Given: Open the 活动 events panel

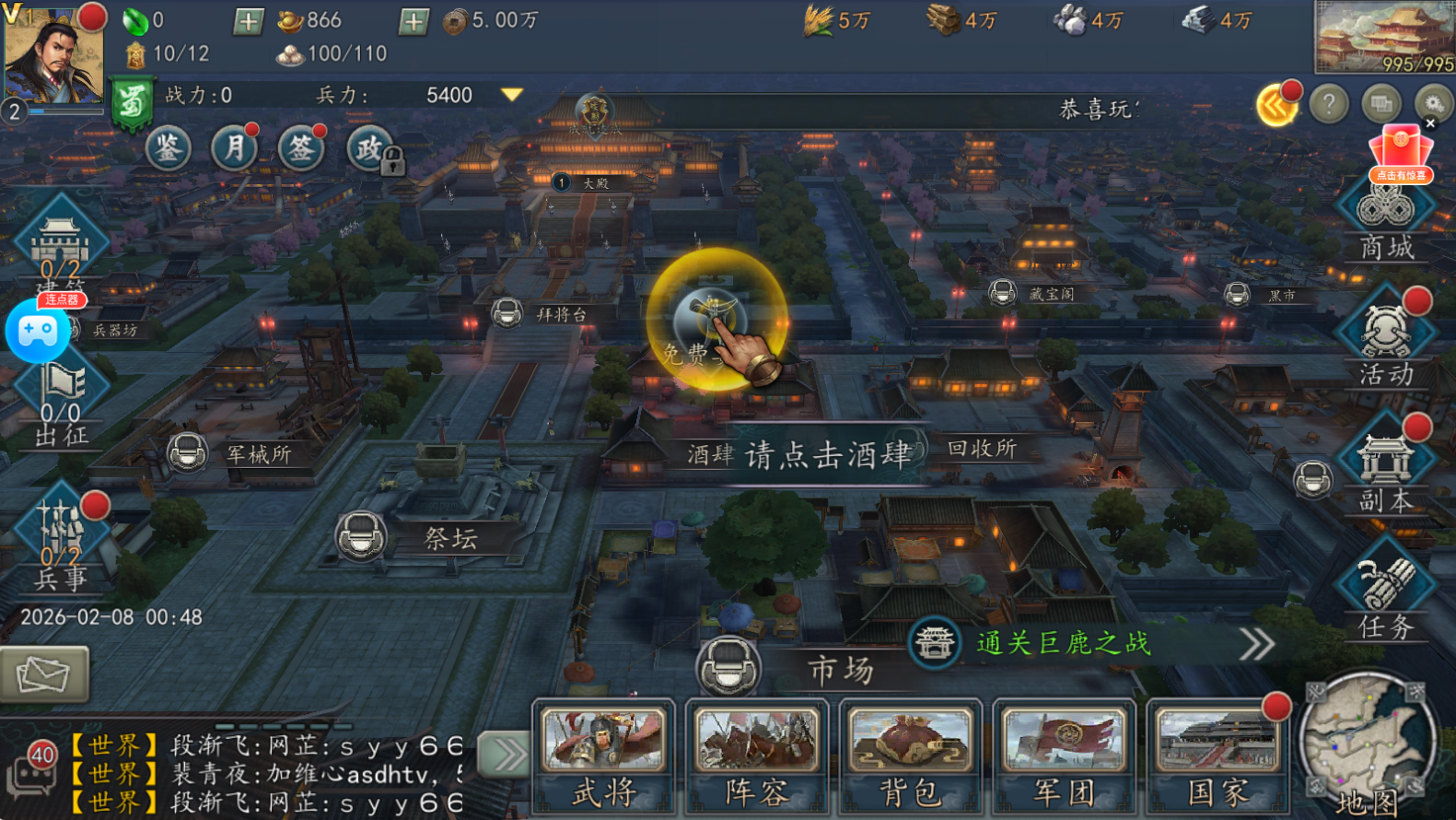Looking at the screenshot, I should pyautogui.click(x=1386, y=339).
